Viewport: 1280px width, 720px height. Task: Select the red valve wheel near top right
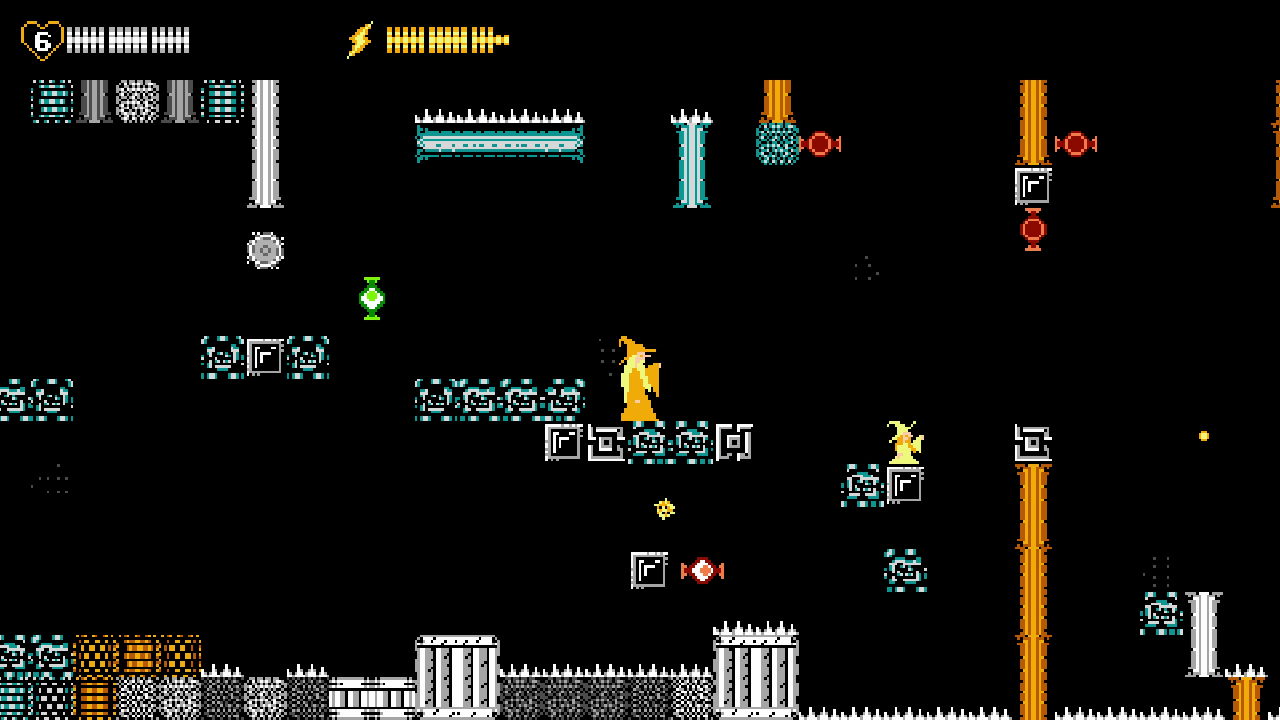(x=1077, y=144)
